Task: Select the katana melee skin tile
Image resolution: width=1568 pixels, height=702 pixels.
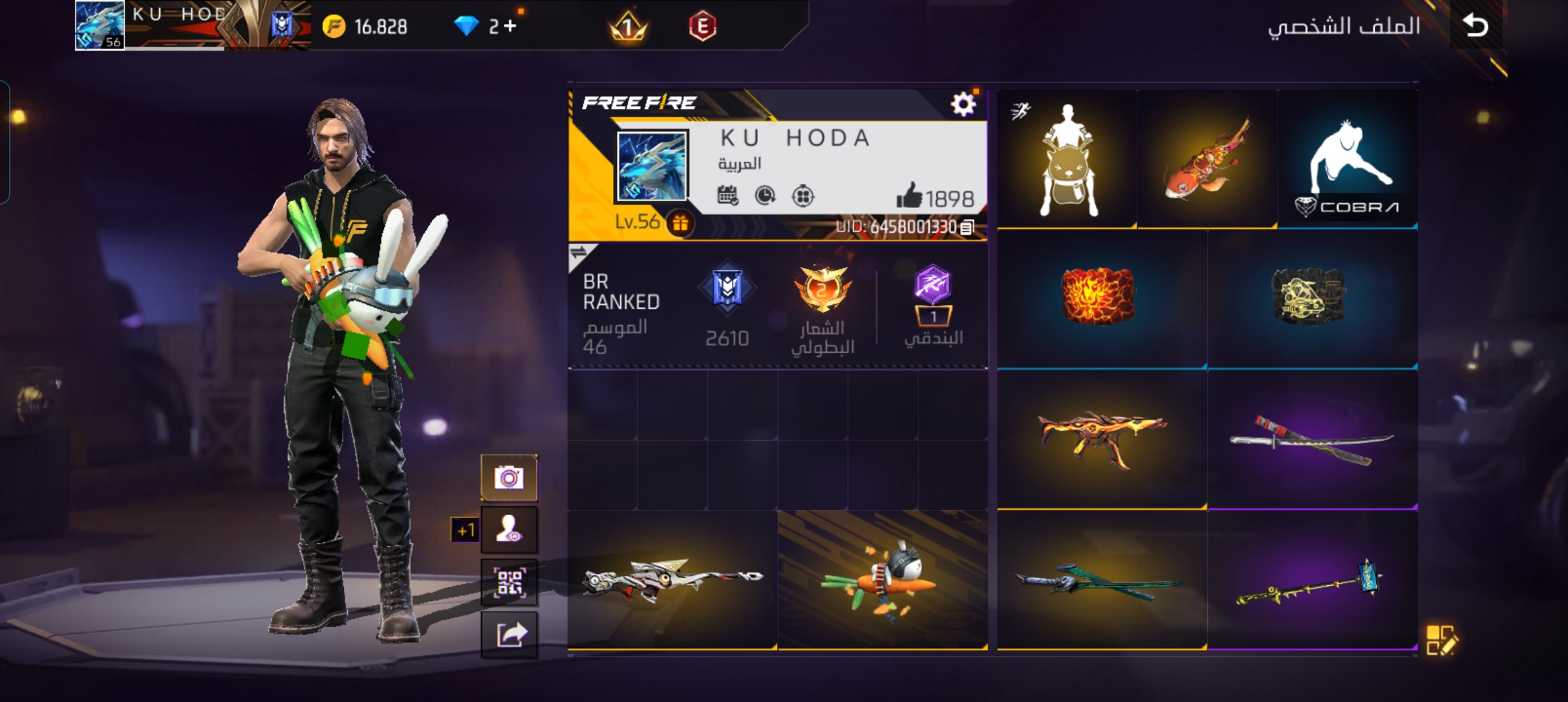Action: tap(1312, 440)
